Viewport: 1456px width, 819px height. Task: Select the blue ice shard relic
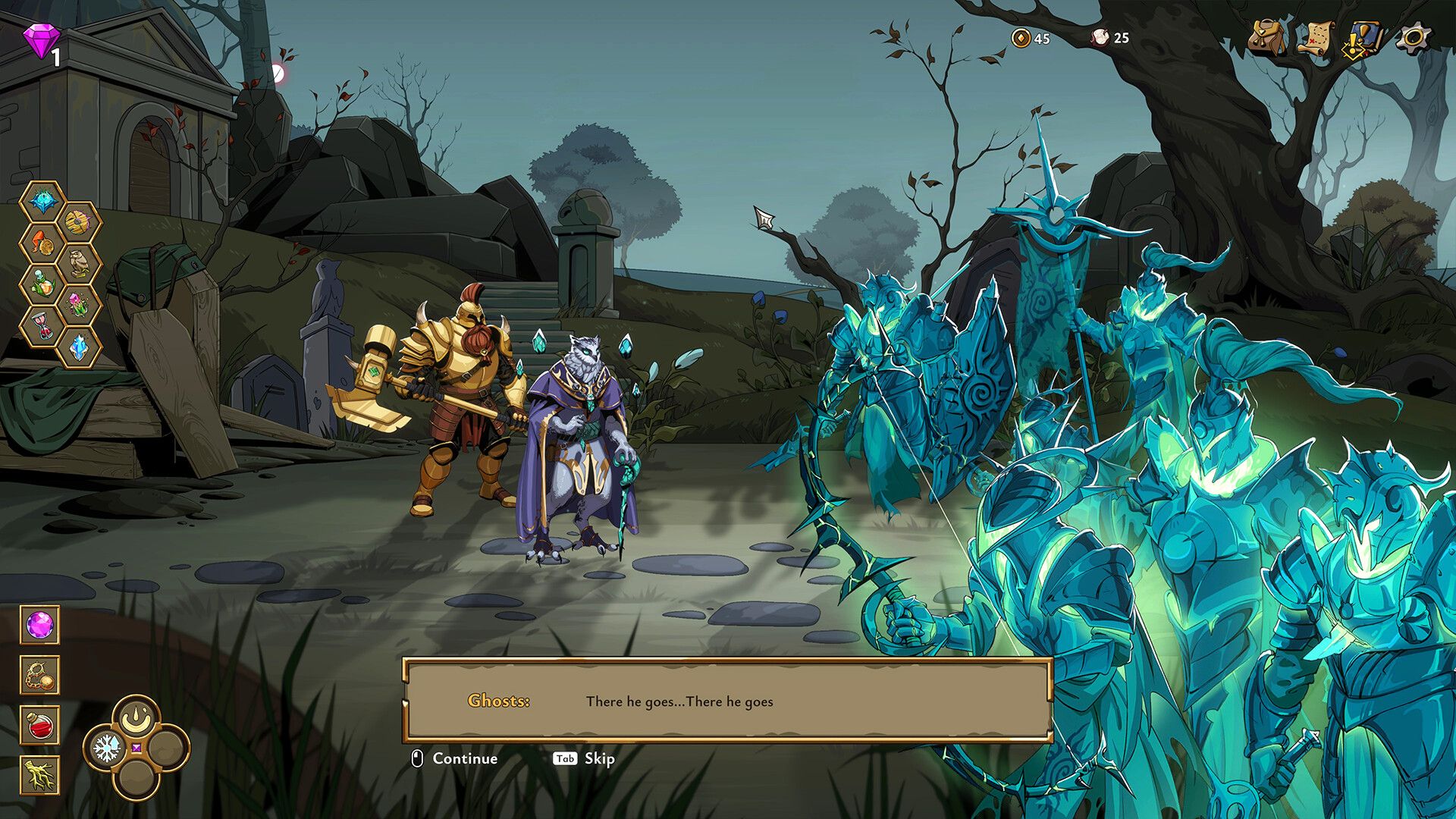pyautogui.click(x=78, y=347)
